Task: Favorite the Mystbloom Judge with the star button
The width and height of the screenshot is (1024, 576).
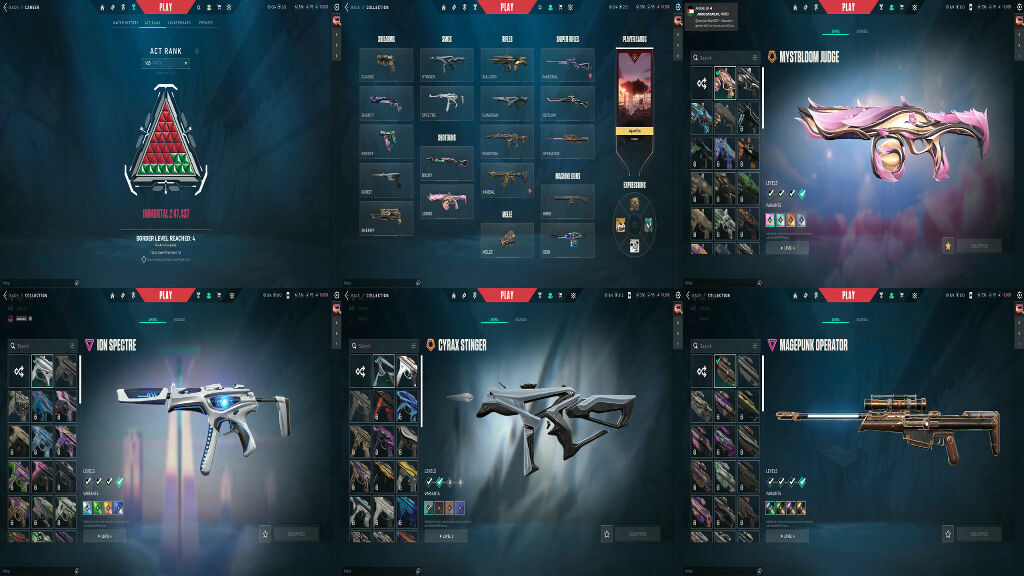Action: (x=947, y=245)
